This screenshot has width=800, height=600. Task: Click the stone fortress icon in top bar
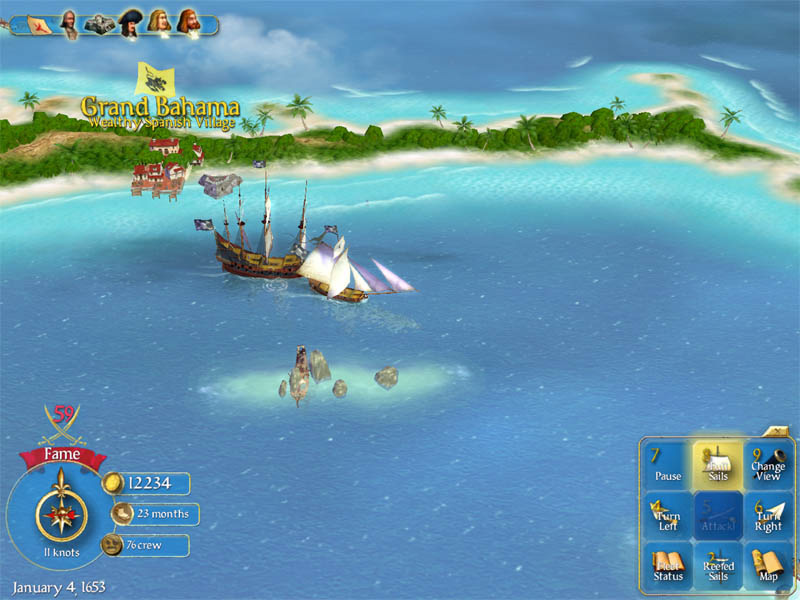[99, 24]
